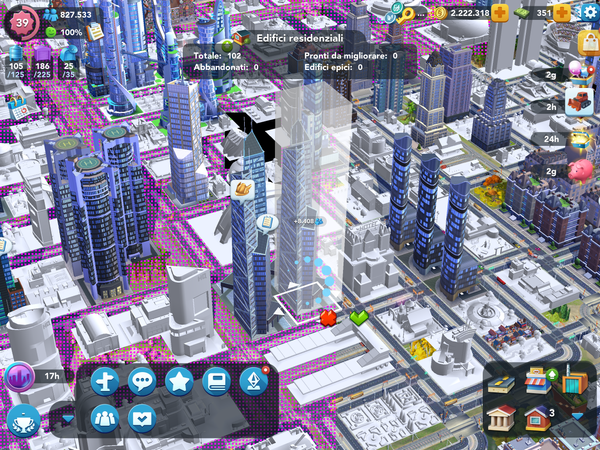Add more gold coins with plus button

click(500, 12)
